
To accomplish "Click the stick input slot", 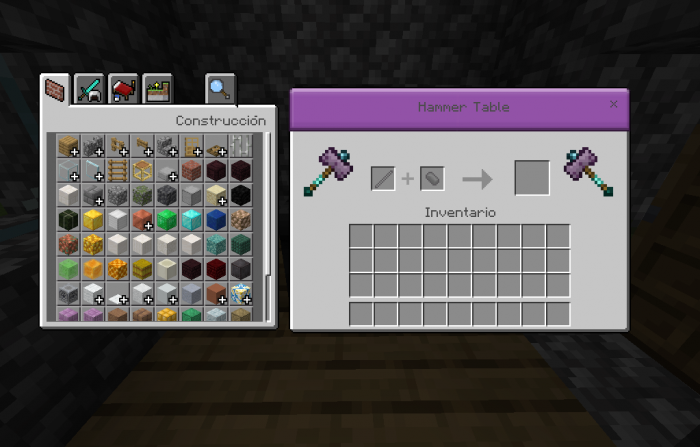I will coord(383,179).
